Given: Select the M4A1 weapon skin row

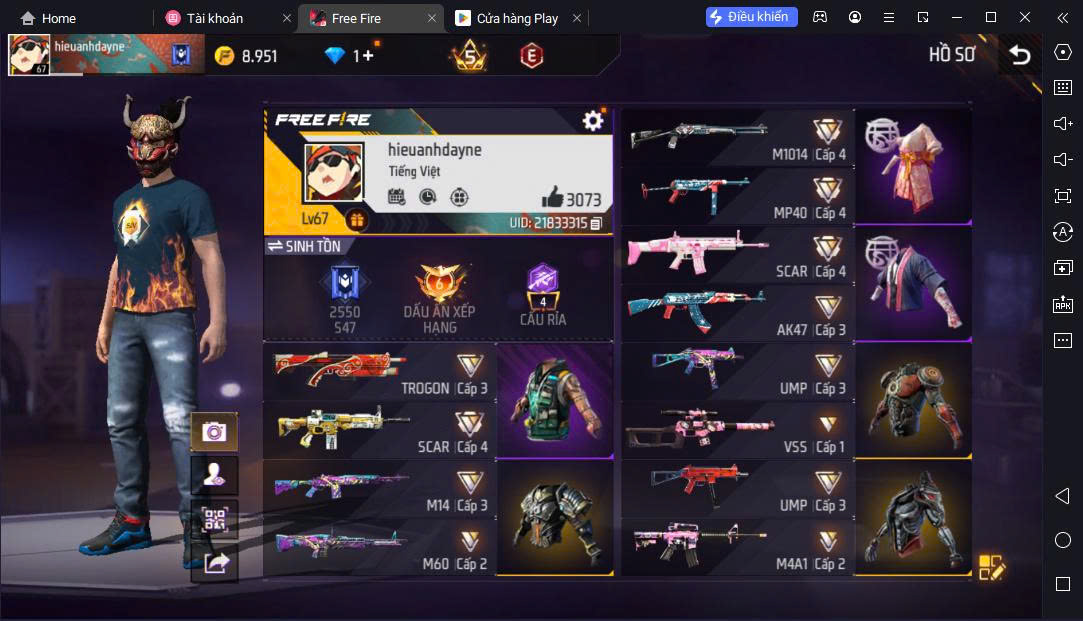Looking at the screenshot, I should pyautogui.click(x=737, y=547).
